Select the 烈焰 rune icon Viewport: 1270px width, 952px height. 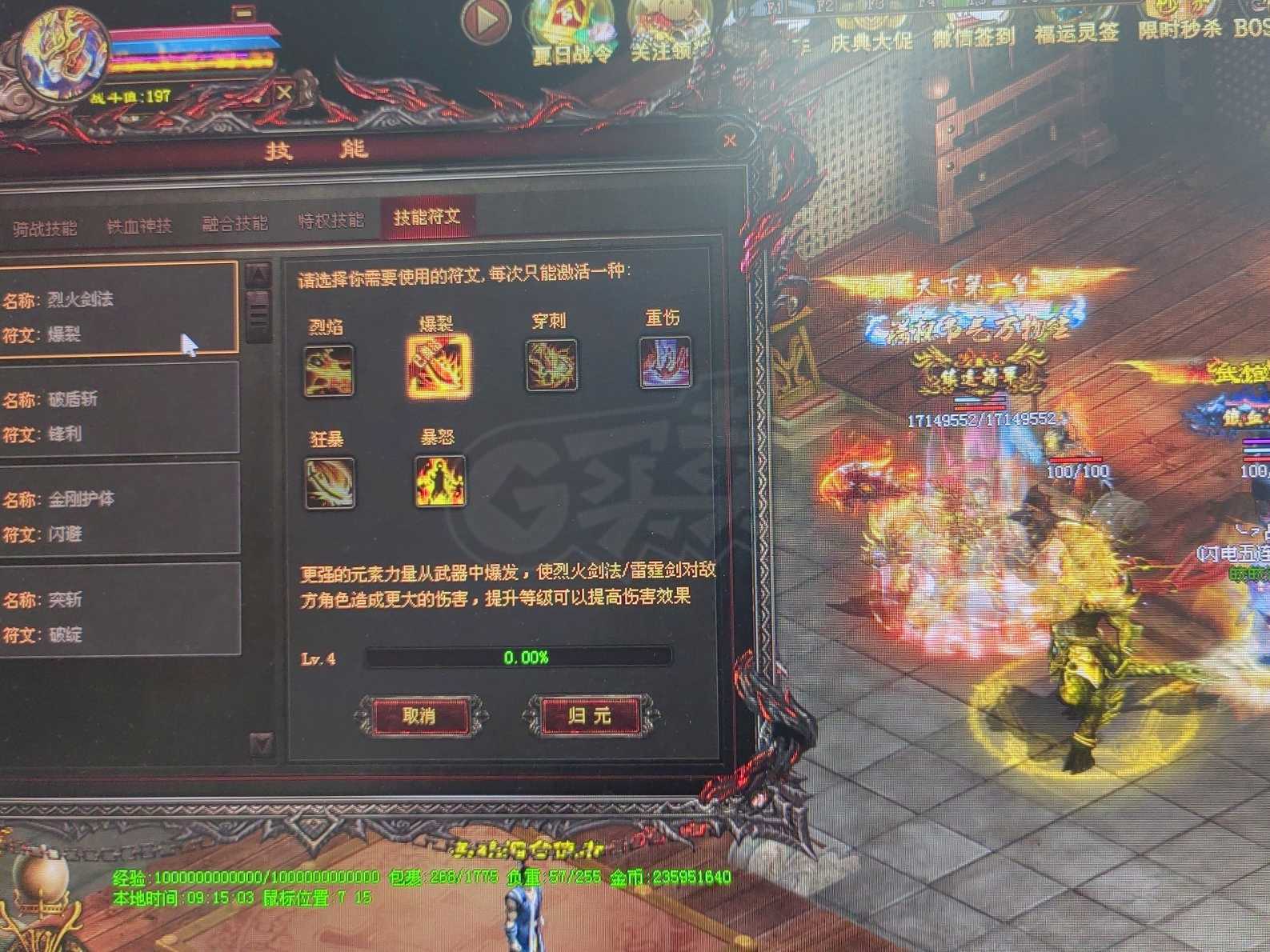[x=328, y=367]
